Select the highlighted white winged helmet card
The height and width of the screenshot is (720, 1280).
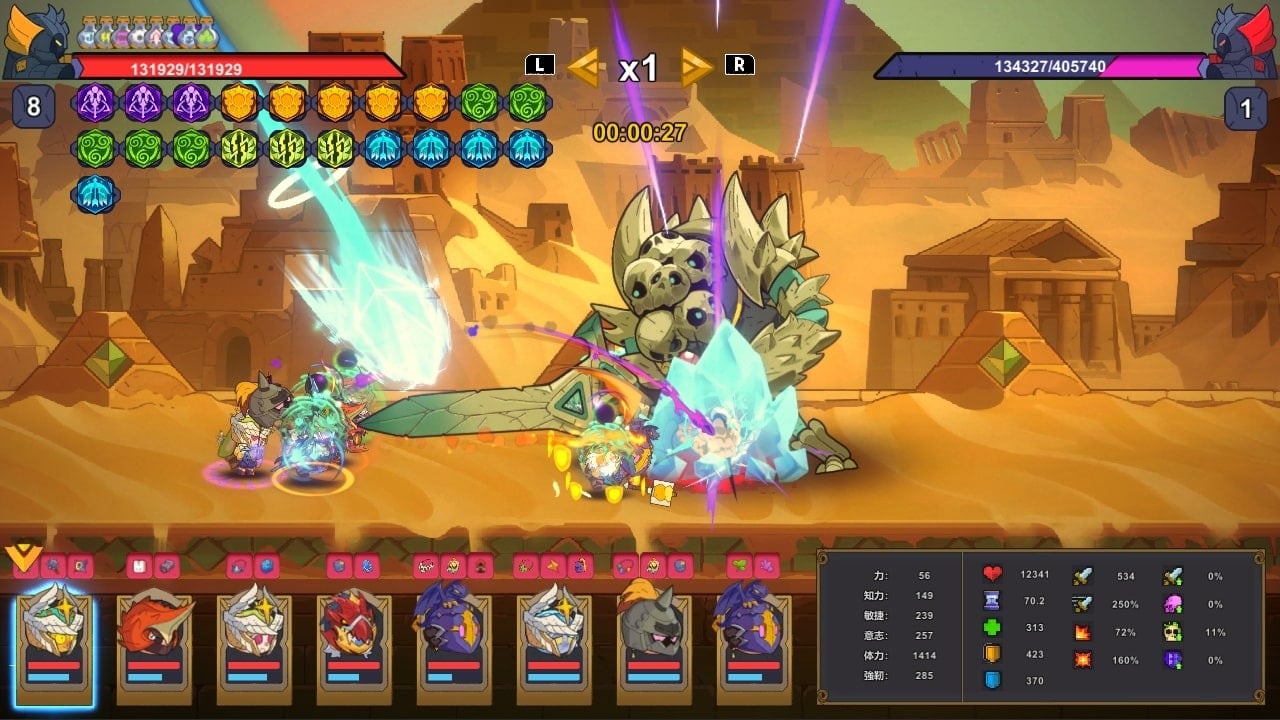[x=55, y=640]
